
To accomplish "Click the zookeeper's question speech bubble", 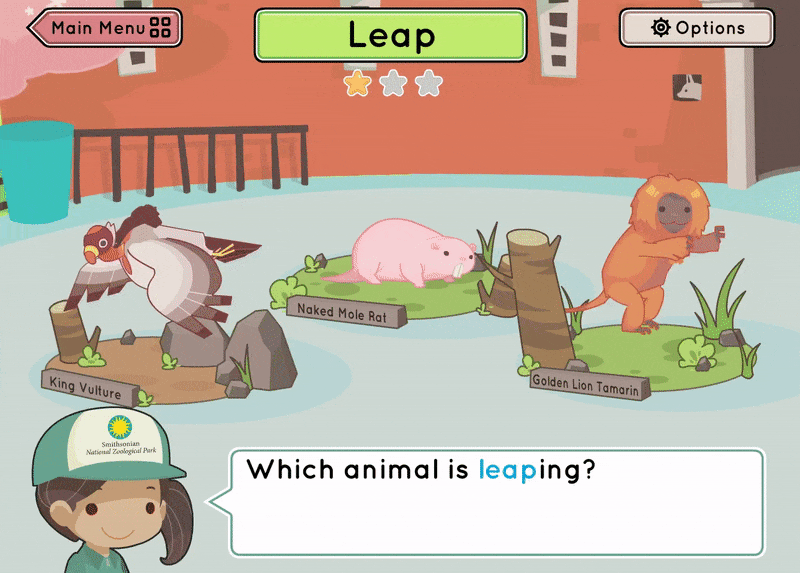I will [497, 502].
